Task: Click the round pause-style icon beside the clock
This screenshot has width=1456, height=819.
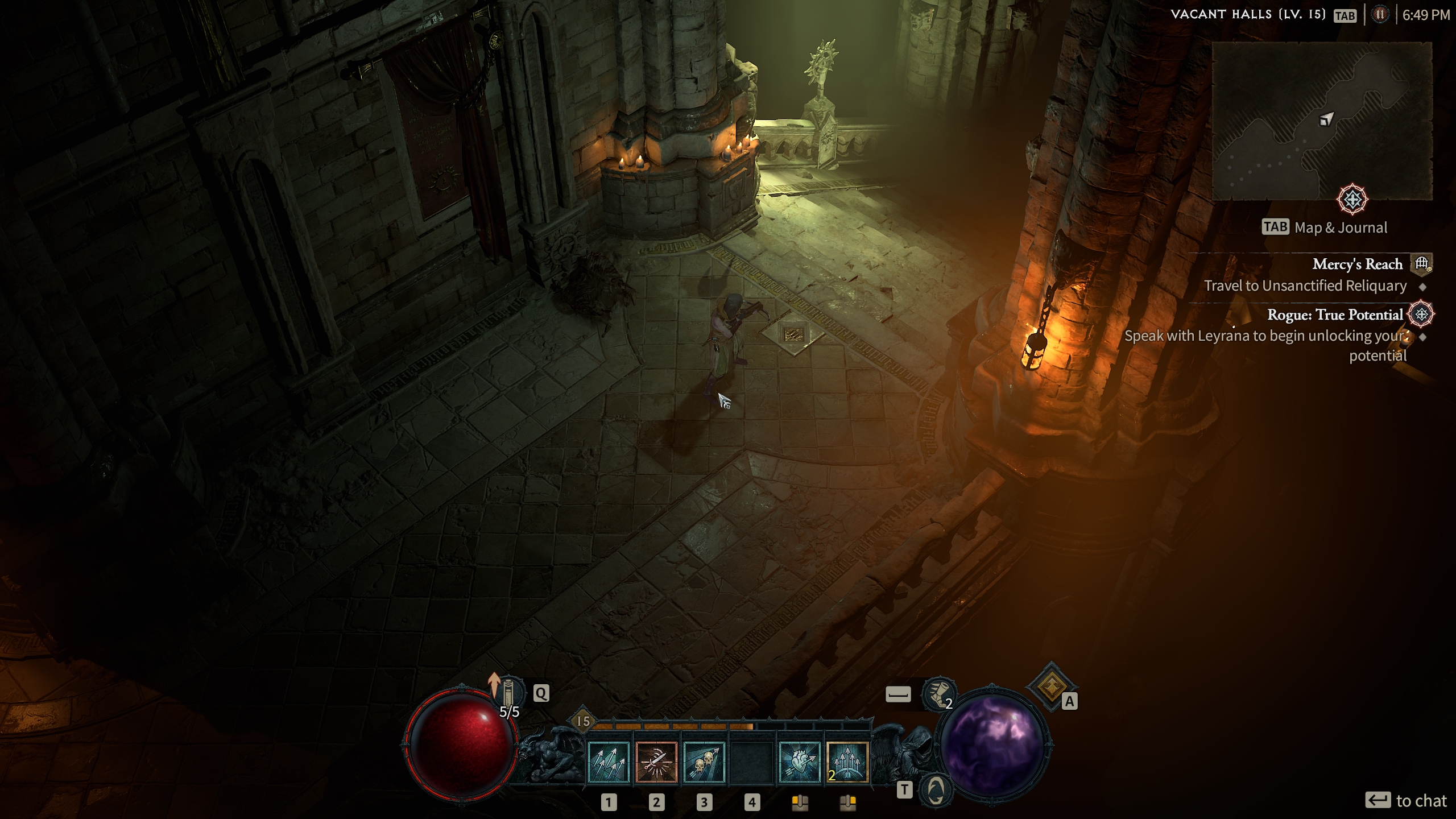Action: tap(1380, 15)
